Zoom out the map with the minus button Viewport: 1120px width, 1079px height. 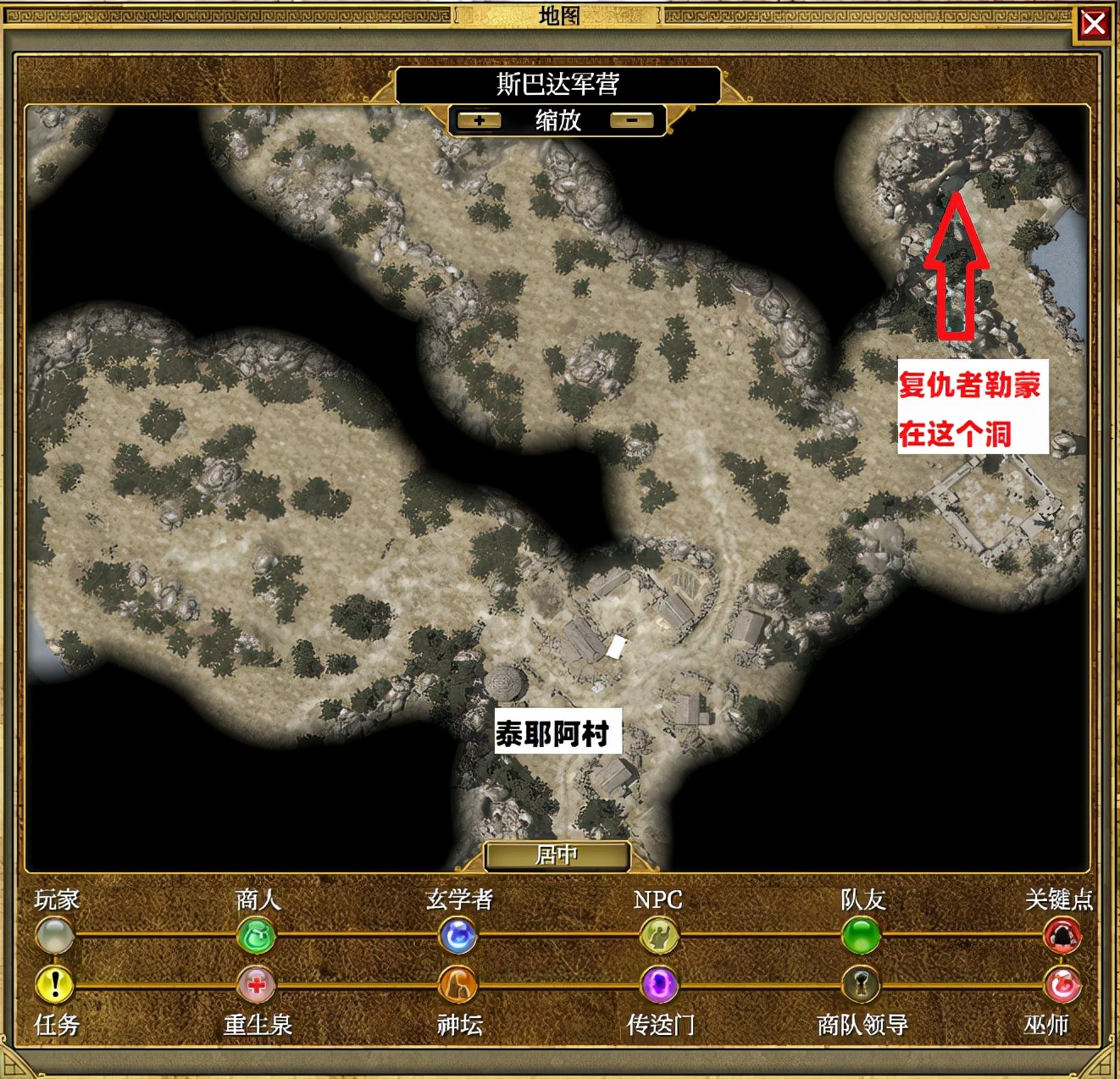click(632, 120)
